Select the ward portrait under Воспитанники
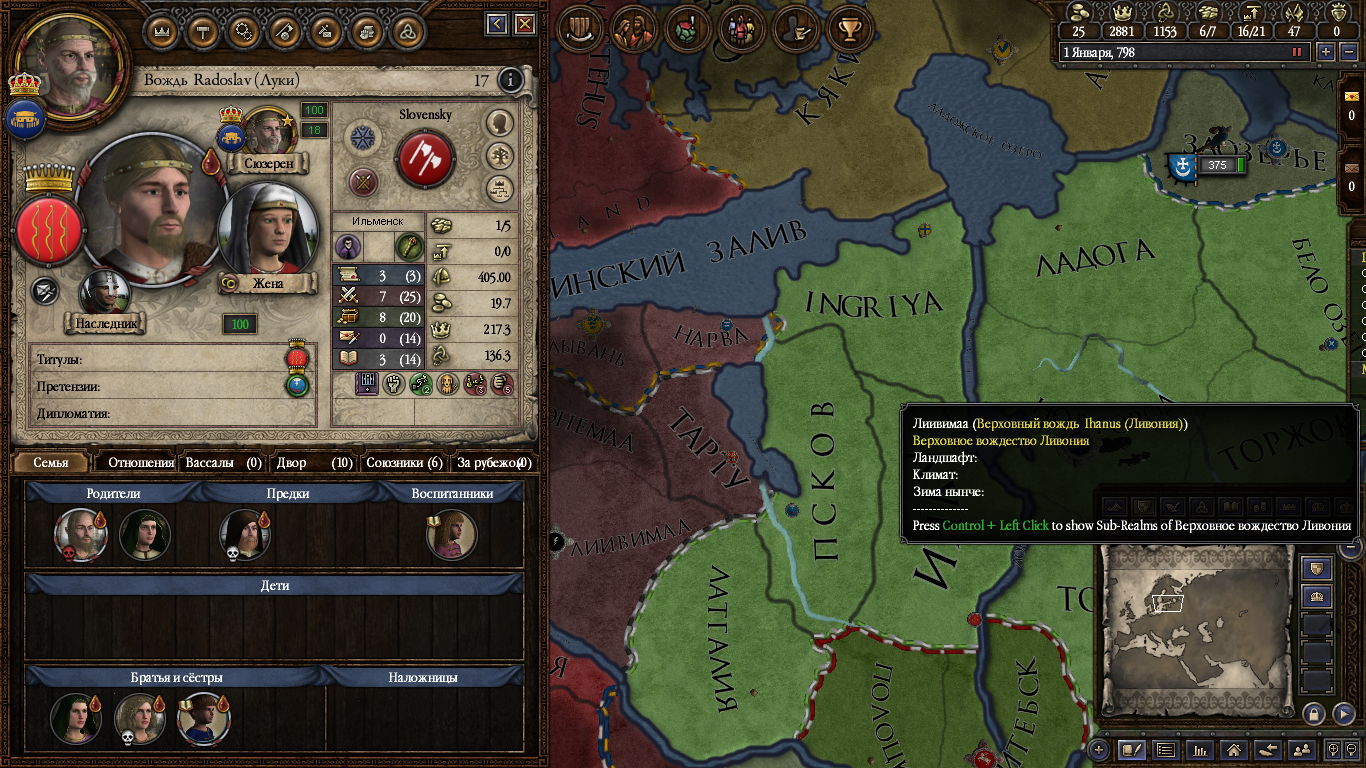 click(x=451, y=535)
